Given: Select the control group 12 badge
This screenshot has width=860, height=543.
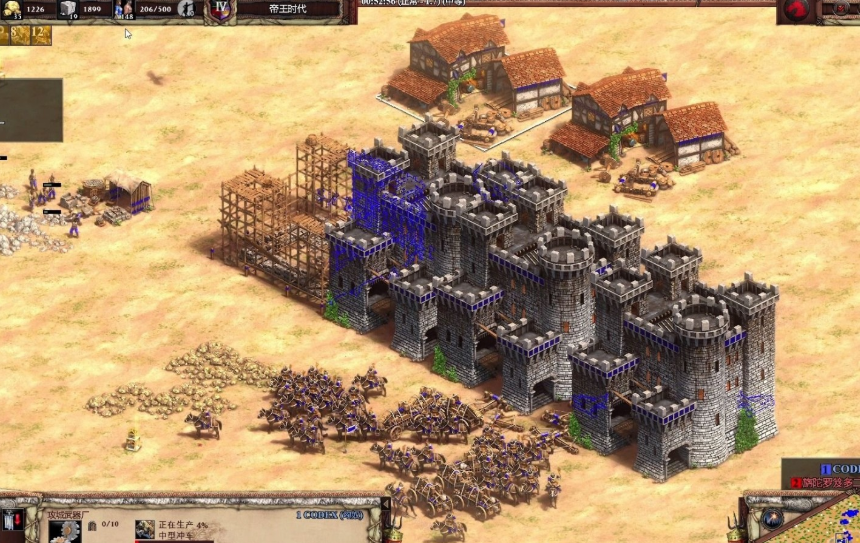Looking at the screenshot, I should [x=40, y=35].
